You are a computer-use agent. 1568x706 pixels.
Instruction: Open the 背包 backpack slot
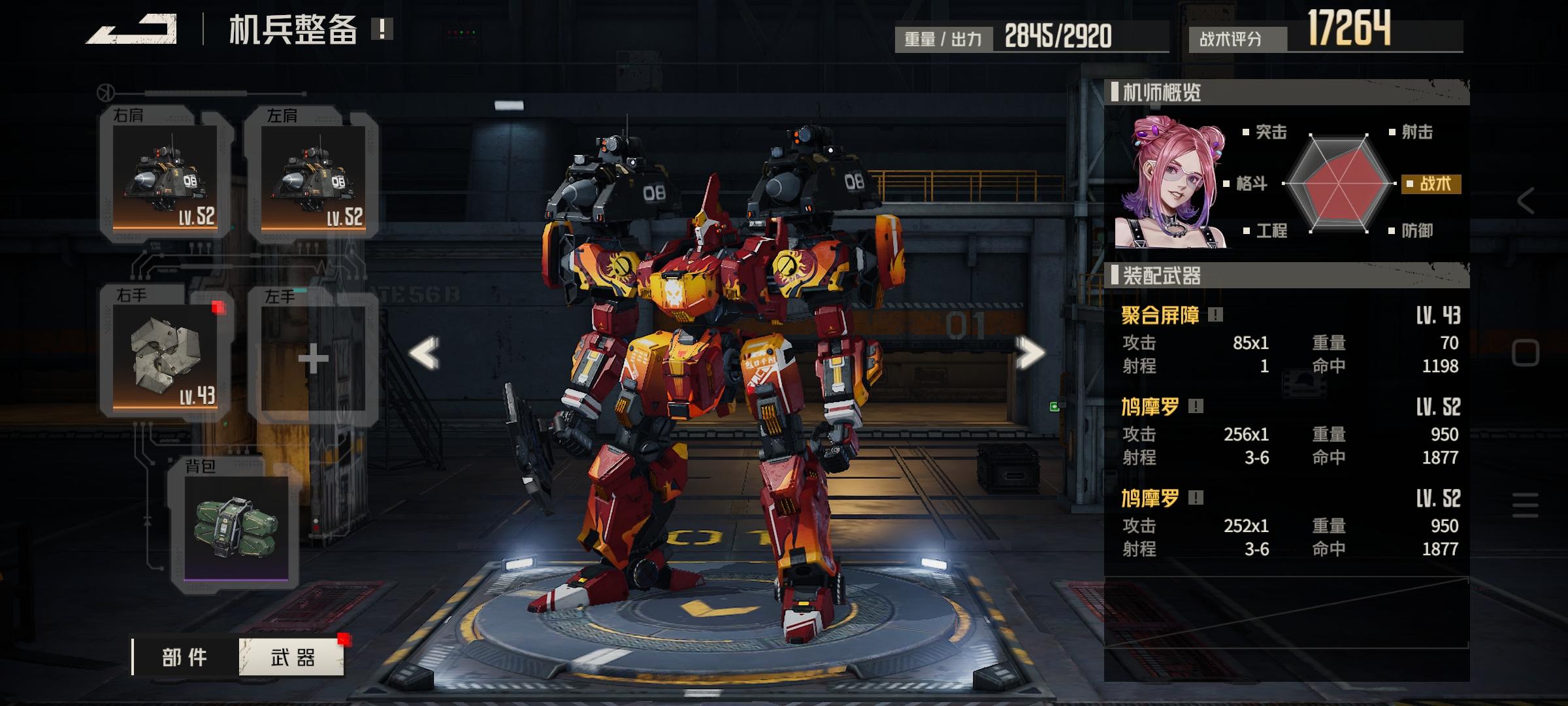(x=235, y=527)
